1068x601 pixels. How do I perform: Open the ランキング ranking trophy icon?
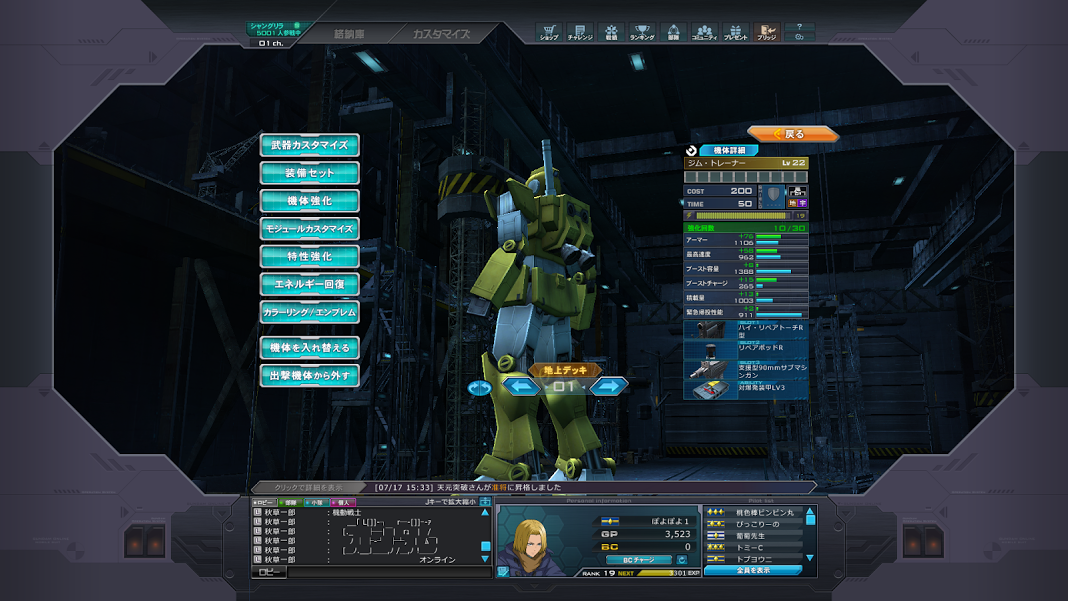642,33
